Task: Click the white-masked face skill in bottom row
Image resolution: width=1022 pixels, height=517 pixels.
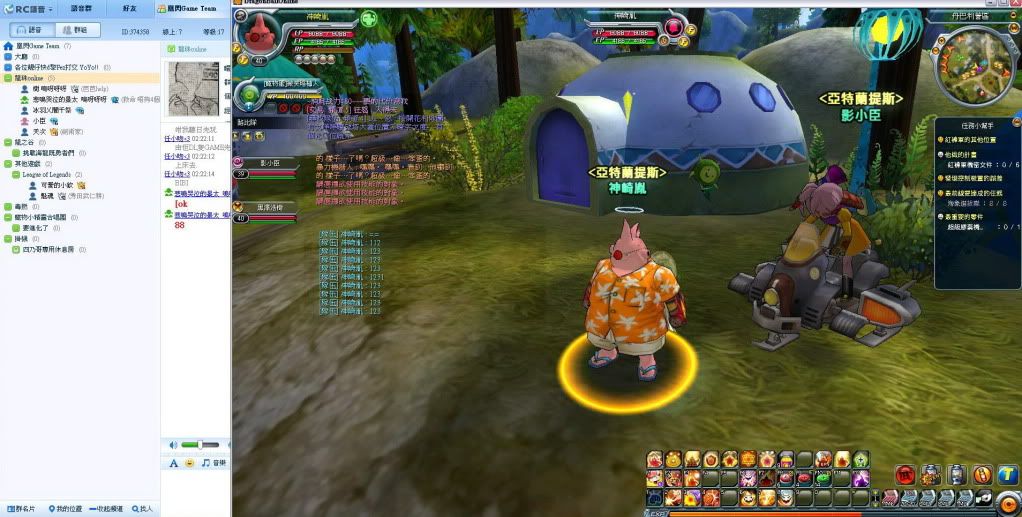Action: (786, 497)
